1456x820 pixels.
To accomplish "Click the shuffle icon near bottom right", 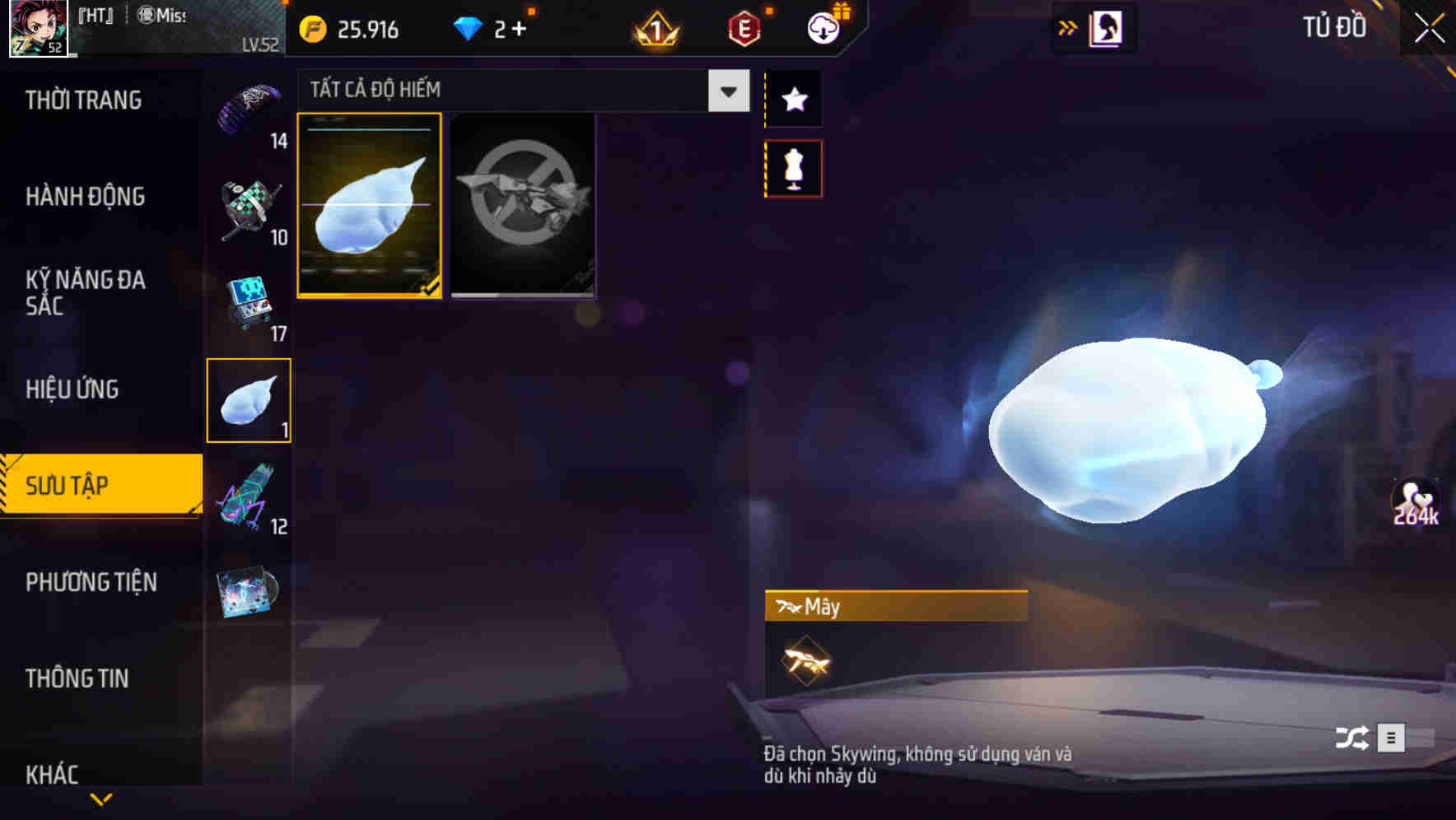I will pyautogui.click(x=1353, y=738).
